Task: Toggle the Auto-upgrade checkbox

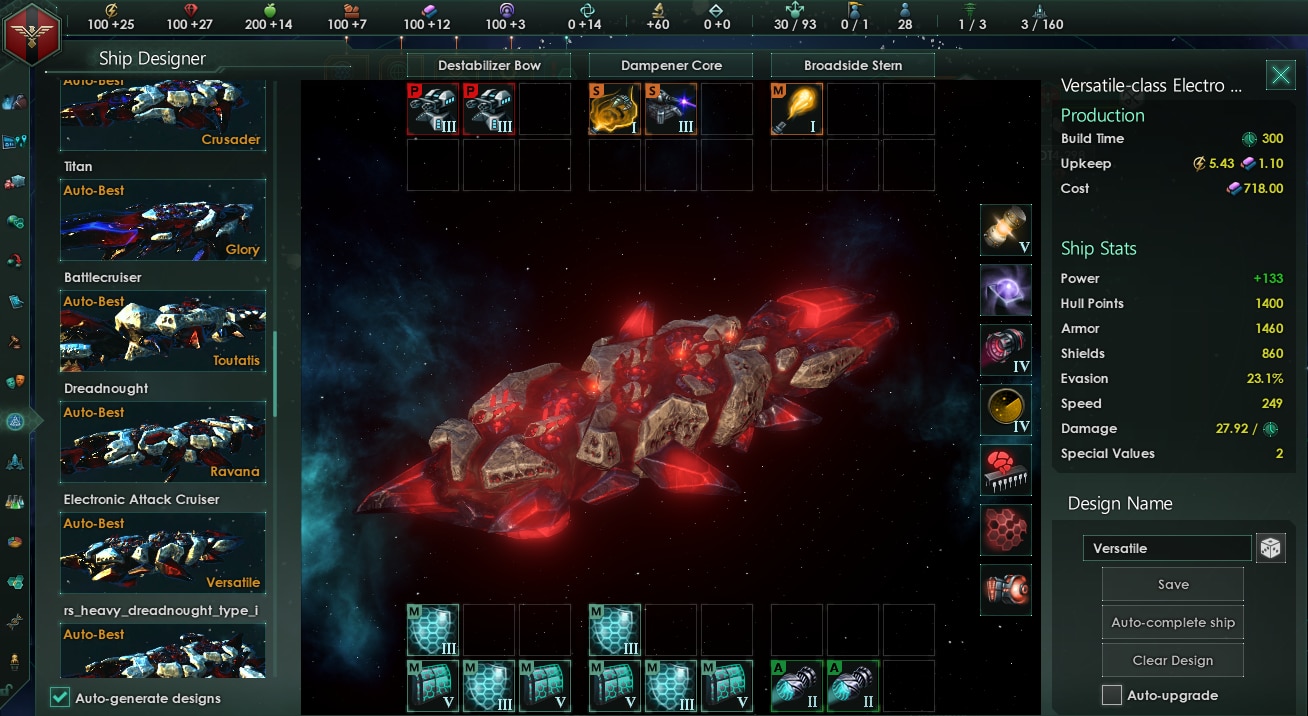Action: (1111, 695)
